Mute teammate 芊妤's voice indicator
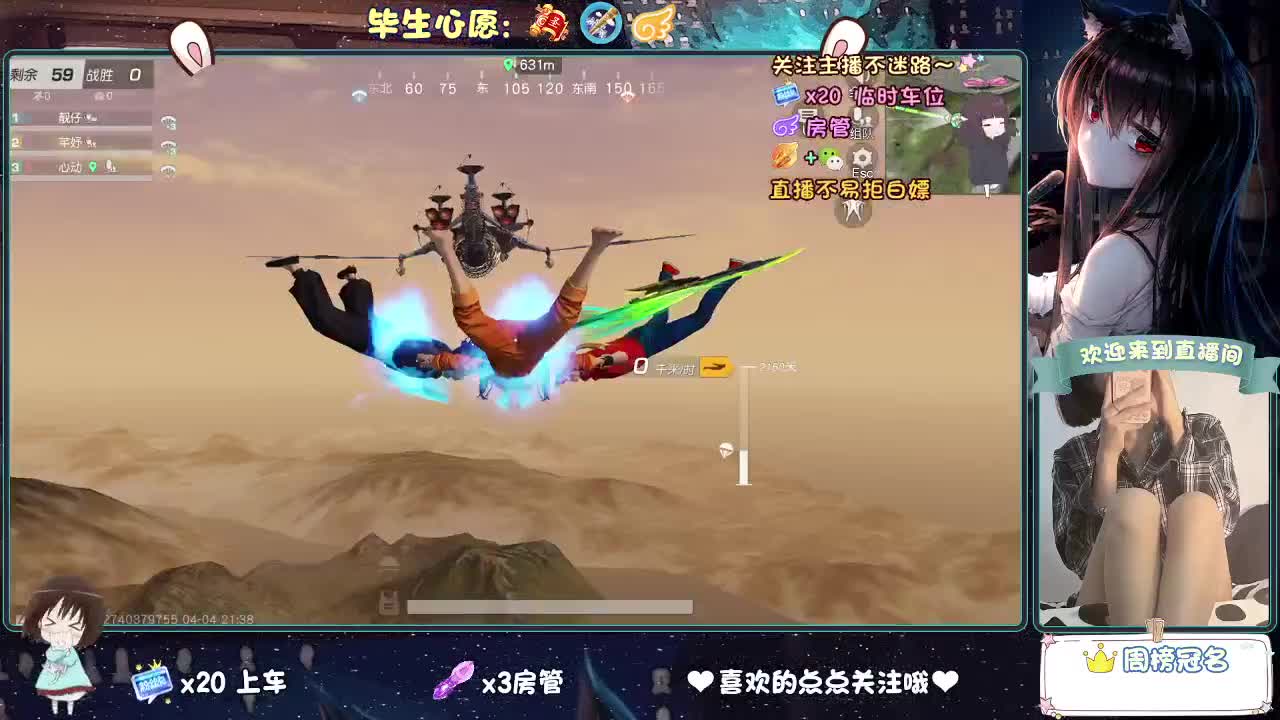The width and height of the screenshot is (1280, 720). [92, 144]
